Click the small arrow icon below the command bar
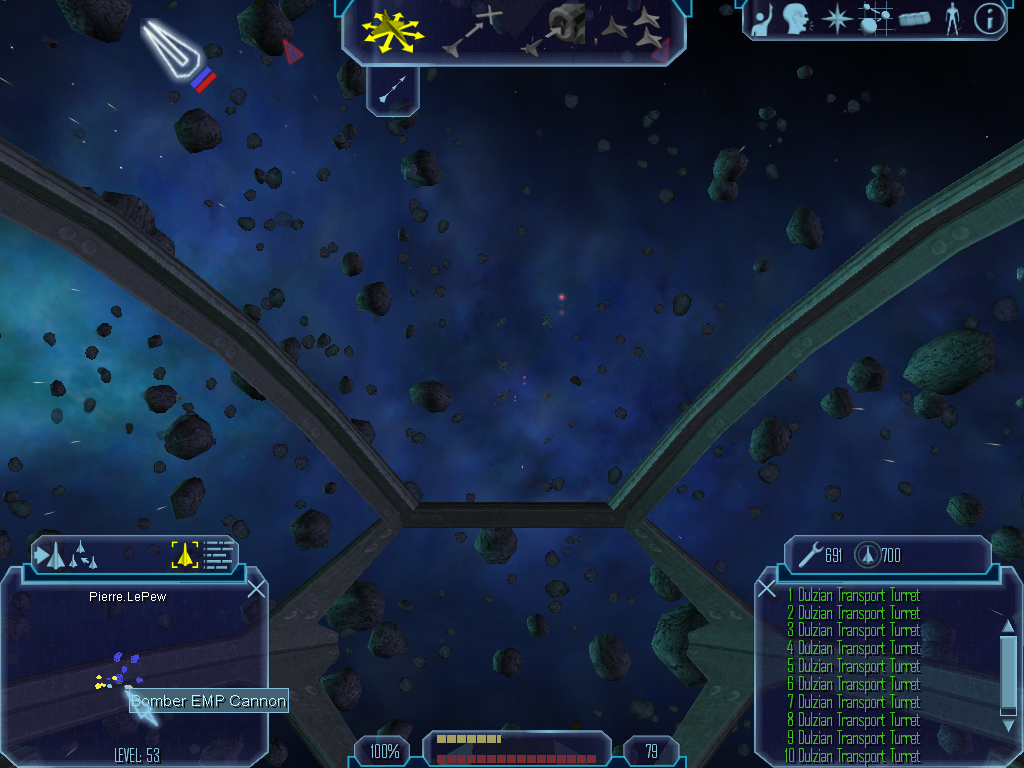Screen dimensions: 1024x768 point(392,91)
